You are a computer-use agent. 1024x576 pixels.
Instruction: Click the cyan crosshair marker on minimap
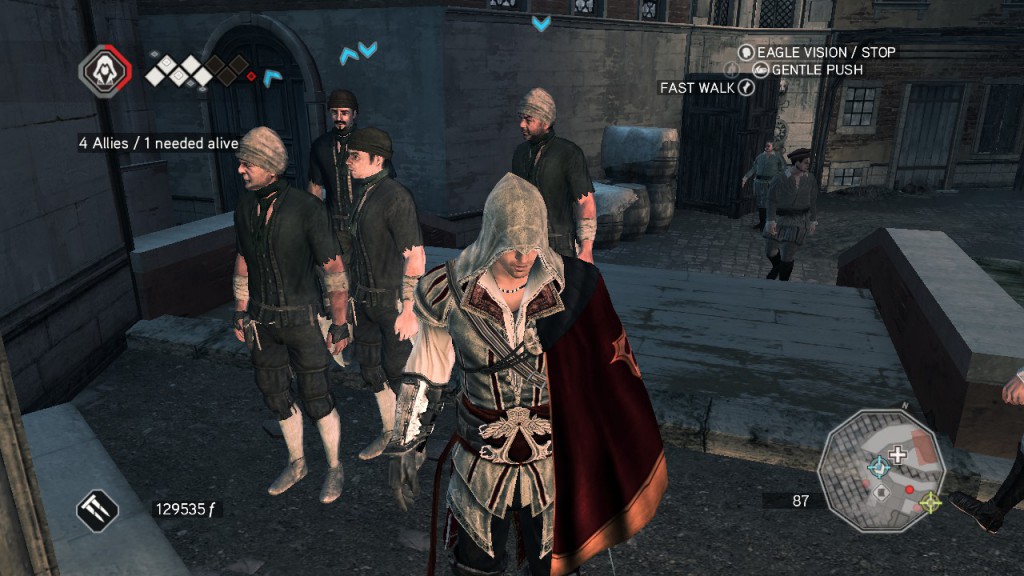(878, 467)
